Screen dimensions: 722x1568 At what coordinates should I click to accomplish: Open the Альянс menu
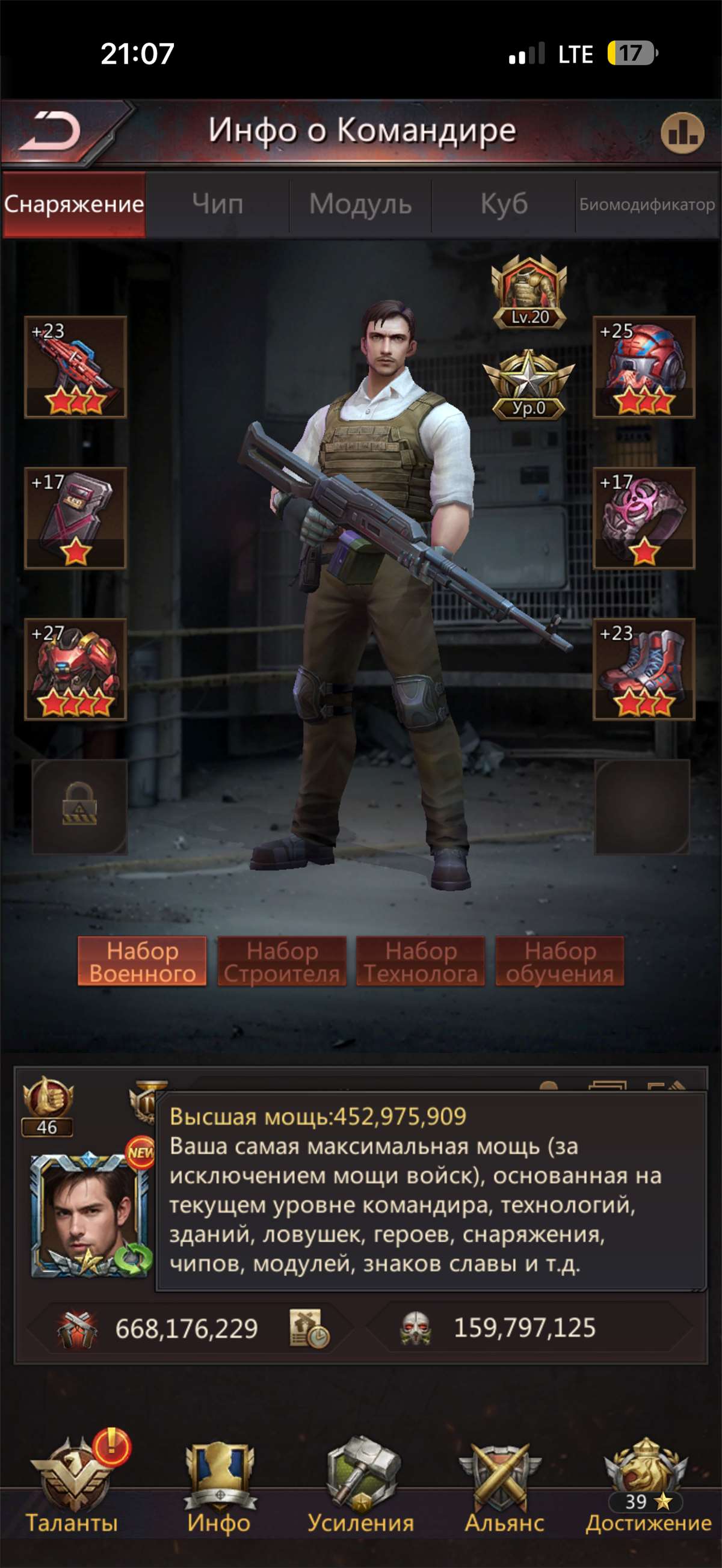504,1485
